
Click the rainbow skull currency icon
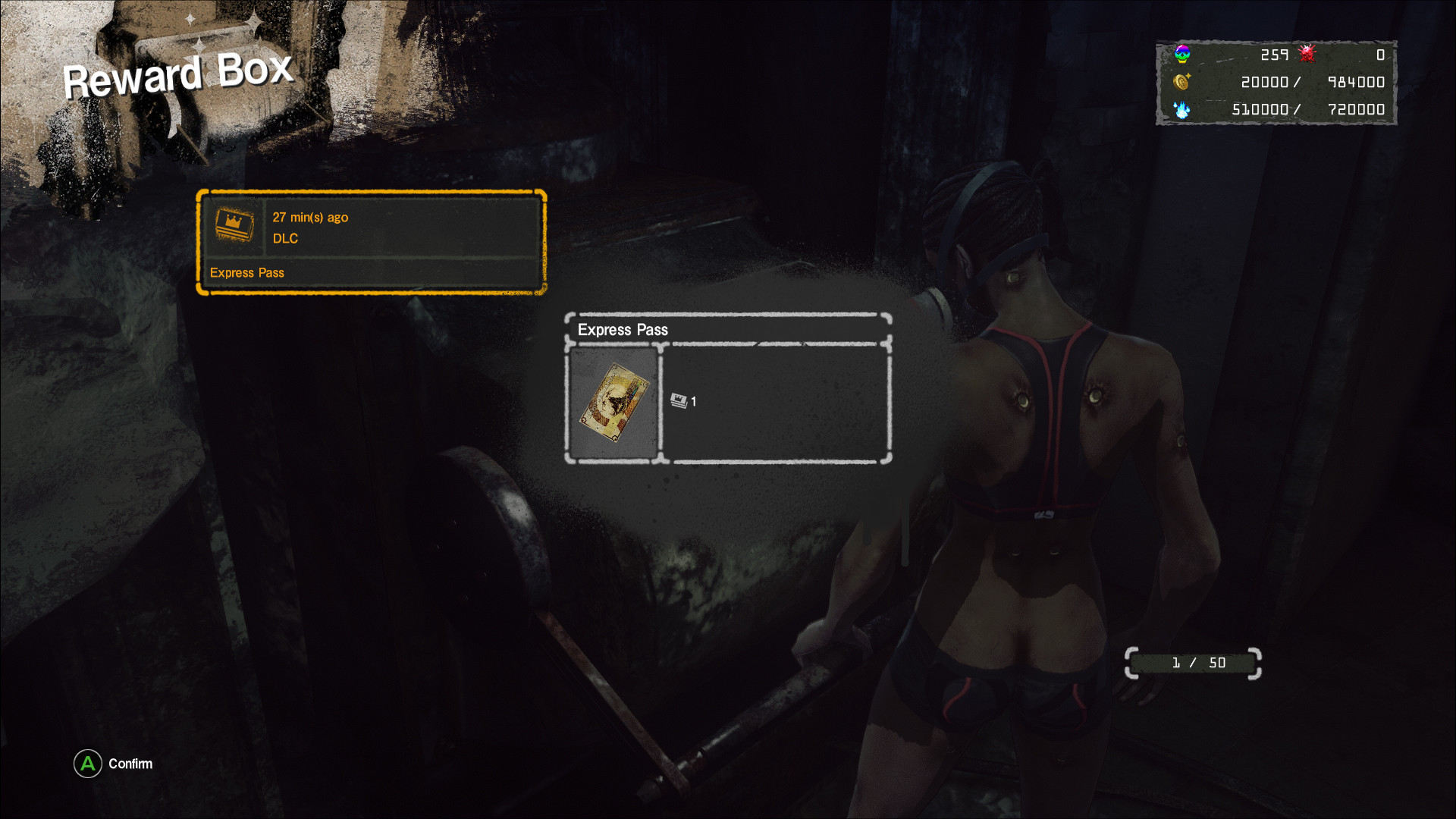pyautogui.click(x=1184, y=54)
